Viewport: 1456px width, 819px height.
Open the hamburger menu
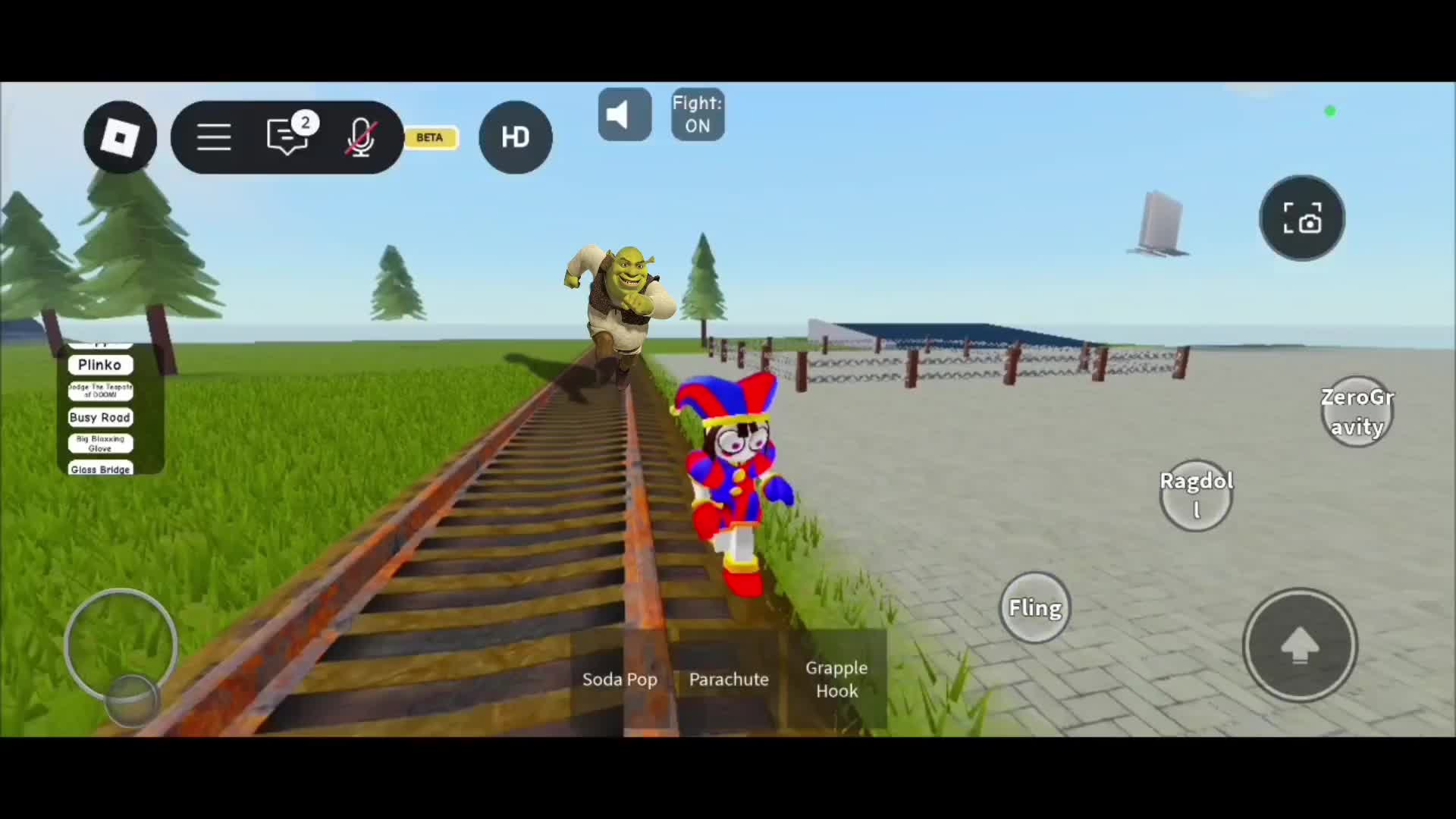(x=214, y=137)
